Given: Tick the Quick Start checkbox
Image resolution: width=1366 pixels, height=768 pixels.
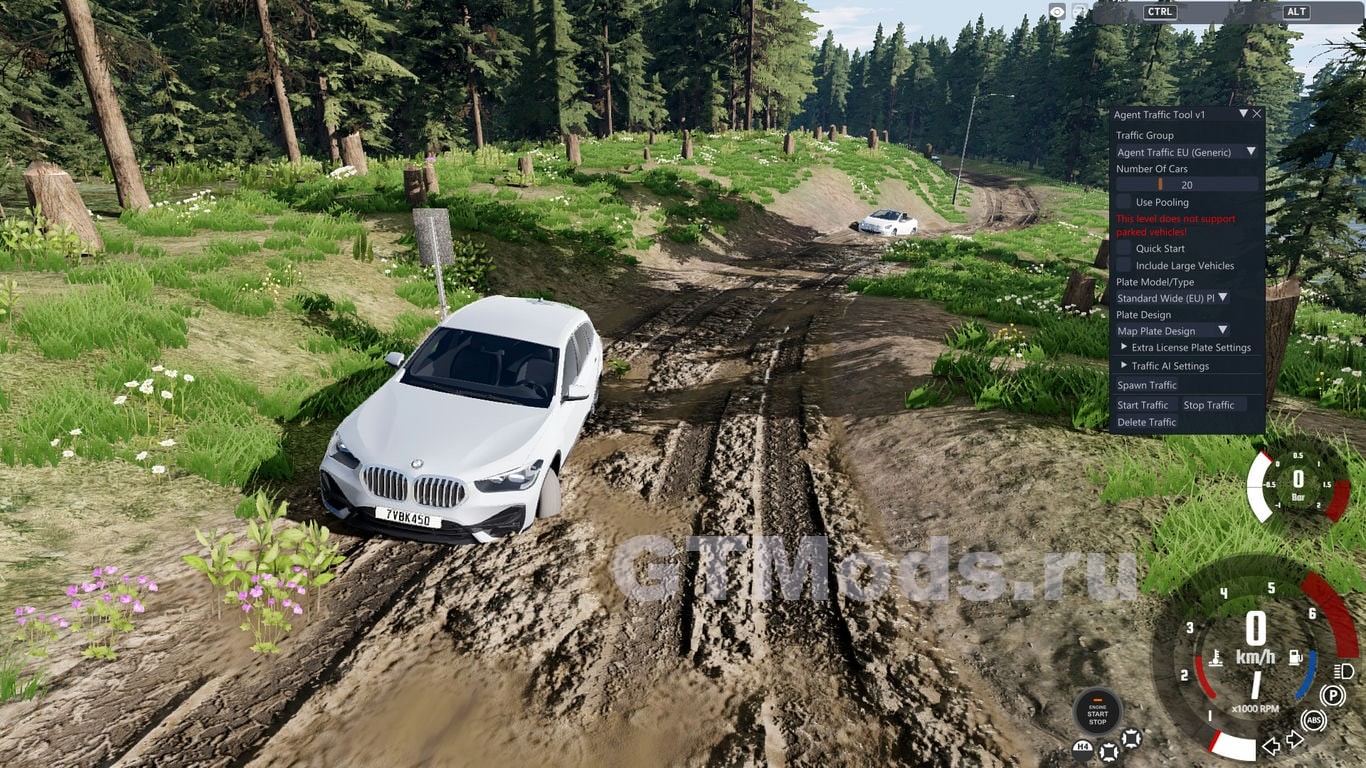Looking at the screenshot, I should coord(1124,248).
